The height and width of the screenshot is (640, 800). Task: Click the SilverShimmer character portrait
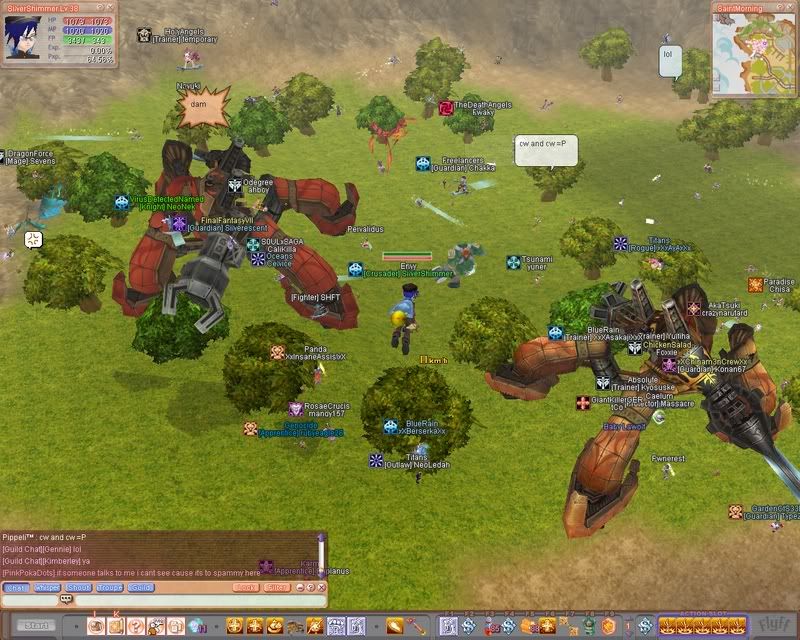(25, 39)
